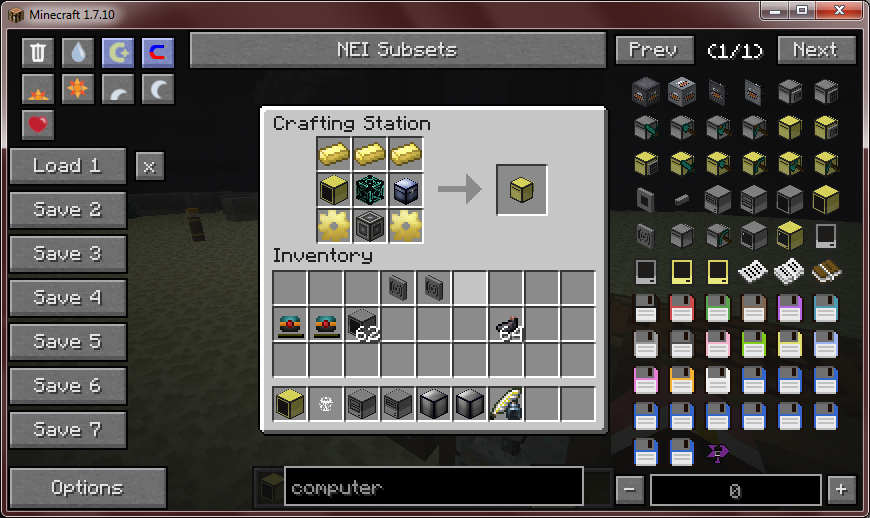Click the trash can delete-mode icon
Viewport: 870px width, 518px height.
pos(38,53)
